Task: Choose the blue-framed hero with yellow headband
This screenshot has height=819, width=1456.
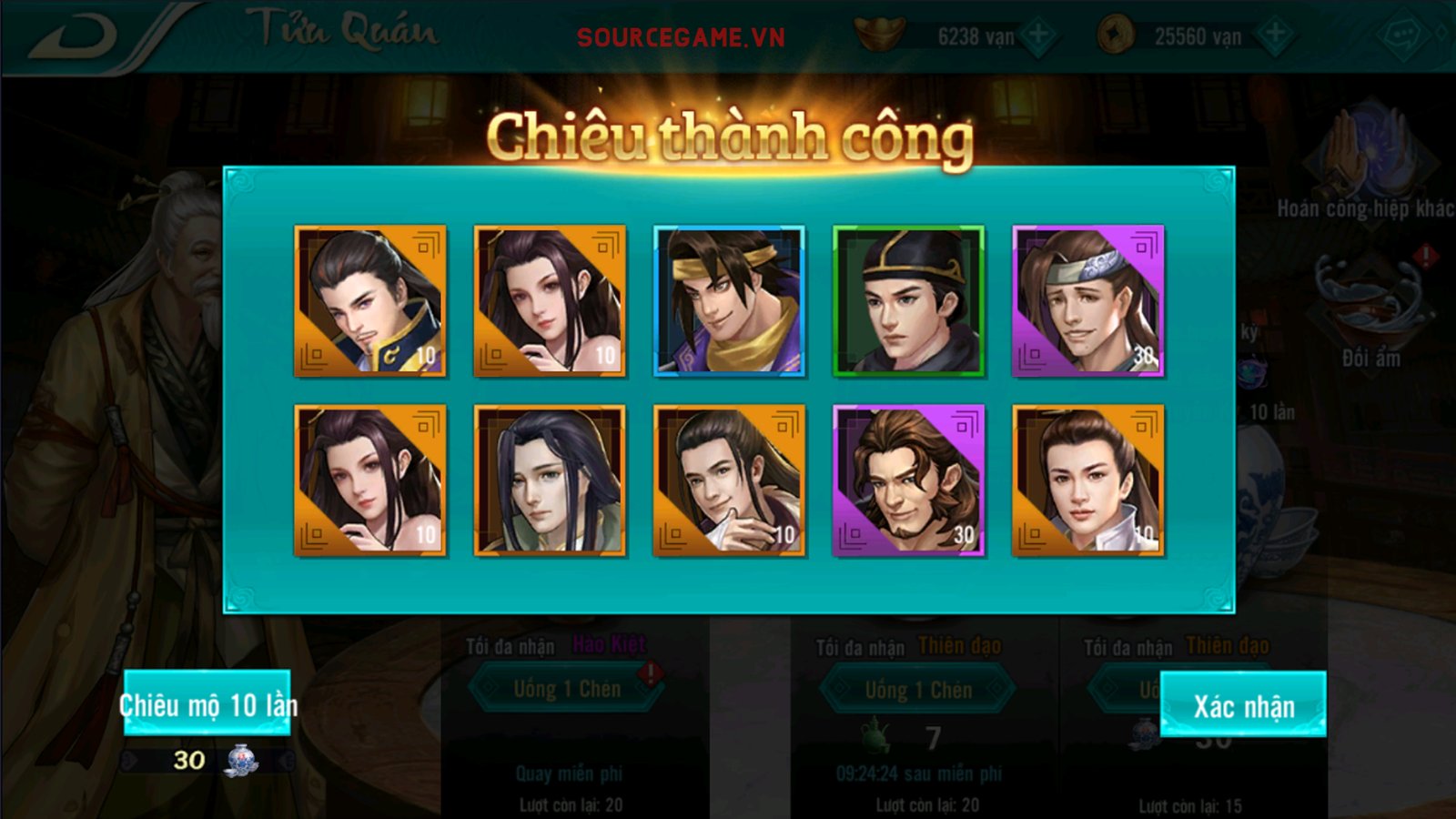Action: coord(729,300)
